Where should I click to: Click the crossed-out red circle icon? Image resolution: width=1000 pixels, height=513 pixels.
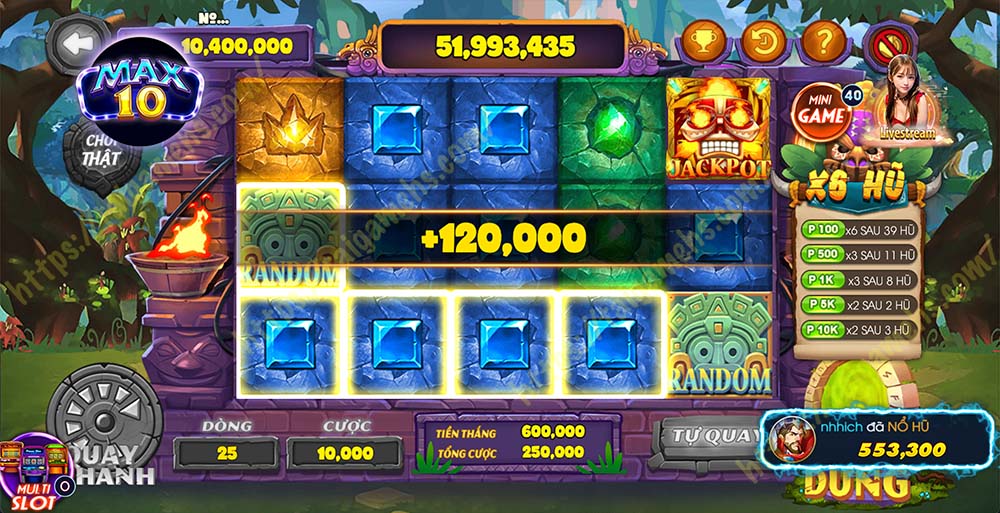click(x=885, y=44)
